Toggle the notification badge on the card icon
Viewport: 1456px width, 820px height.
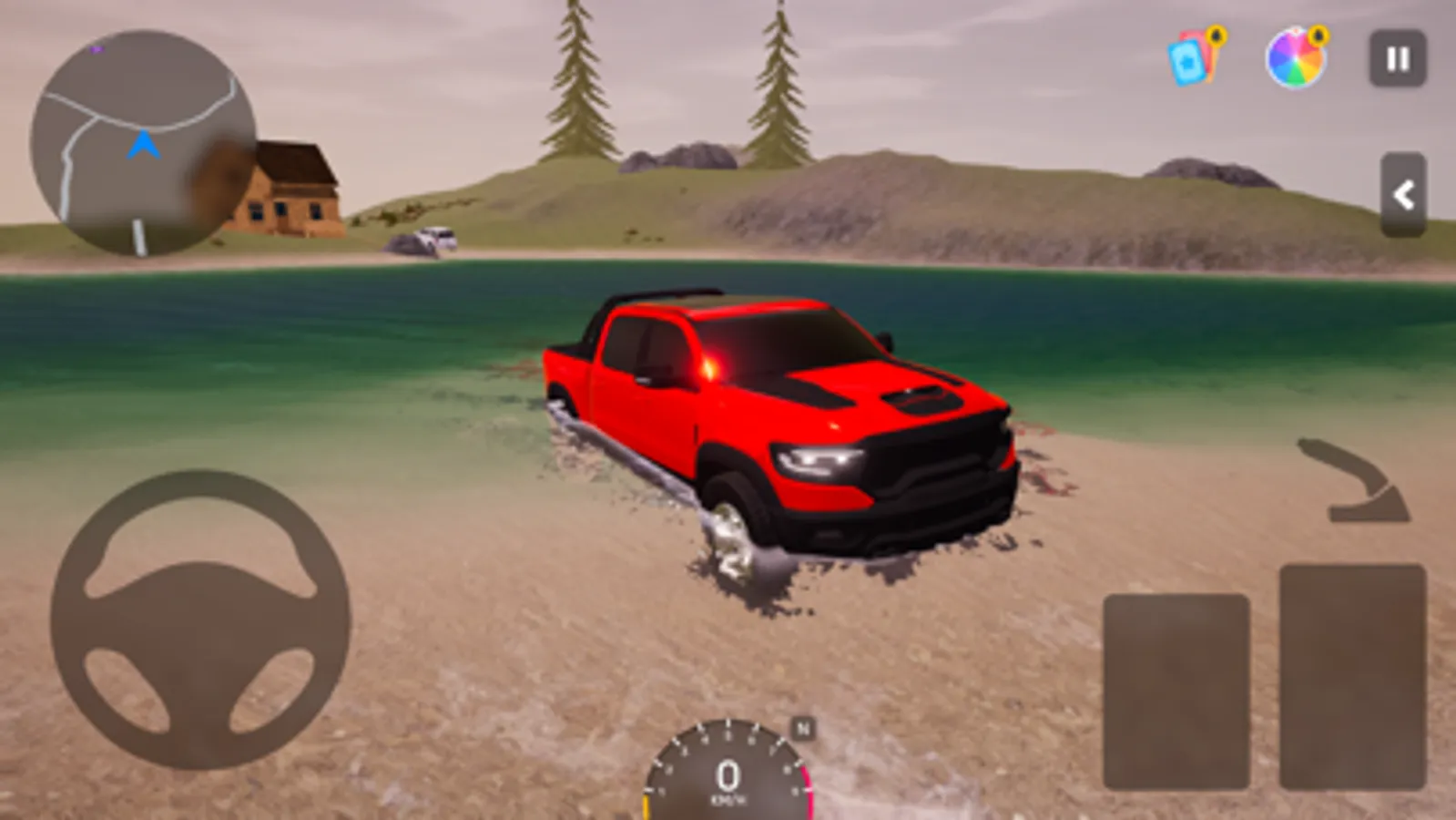click(1215, 37)
